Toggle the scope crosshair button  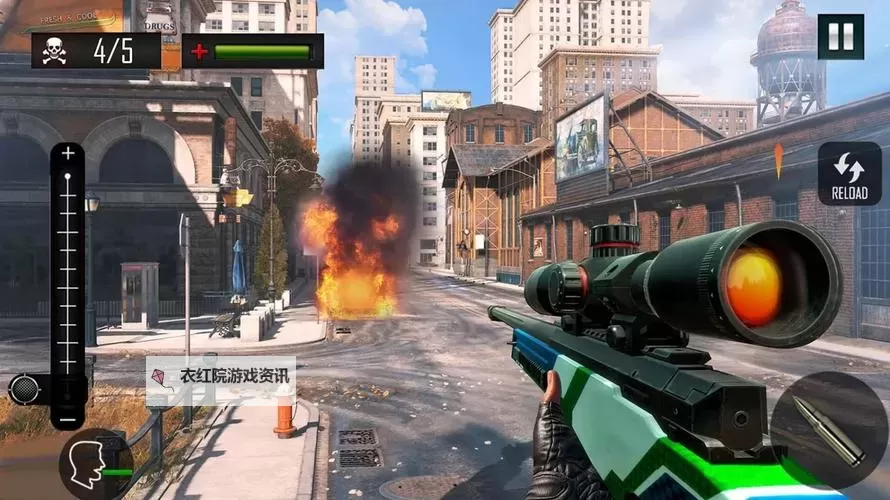(x=24, y=389)
